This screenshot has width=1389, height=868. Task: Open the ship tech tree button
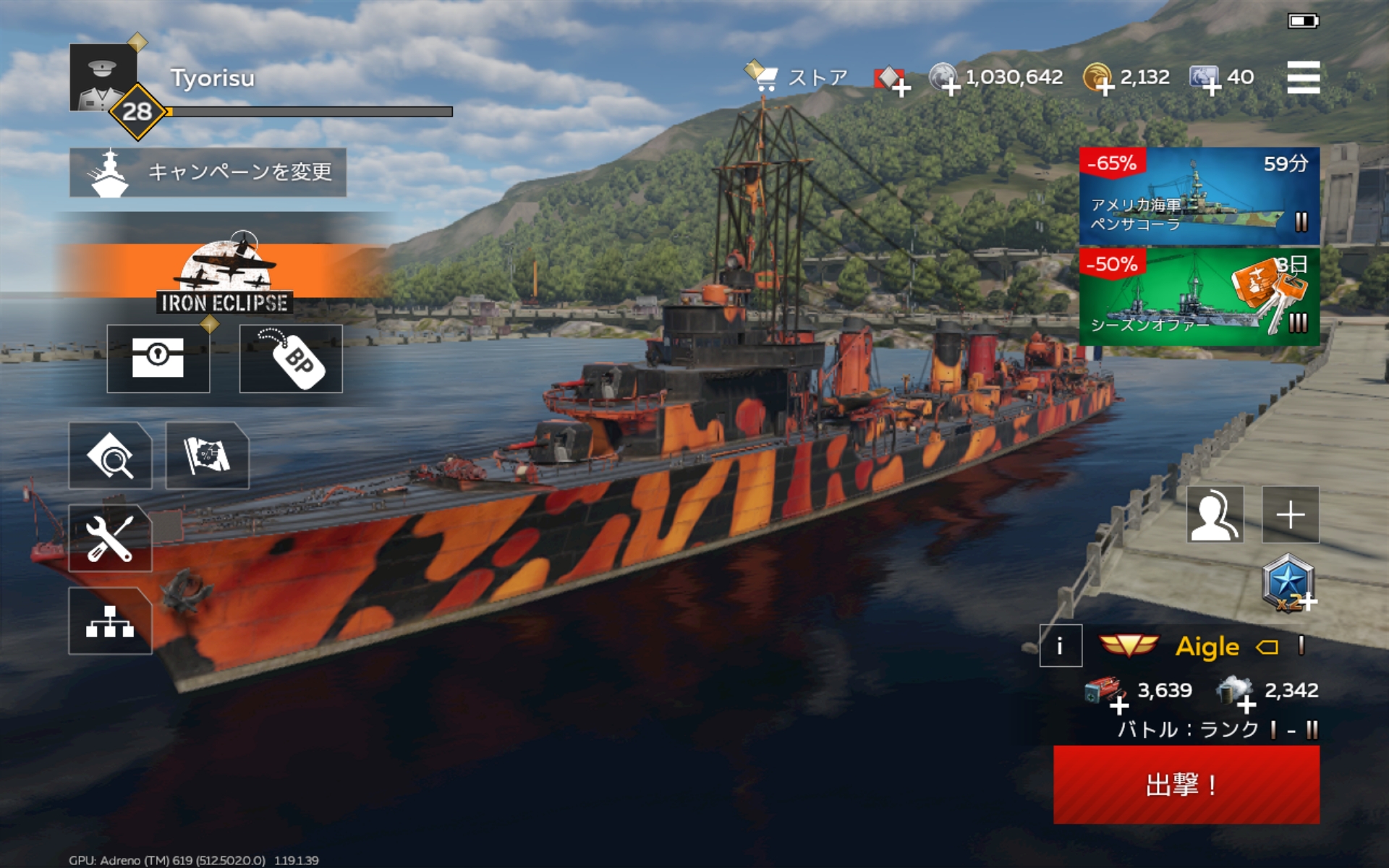coord(111,621)
